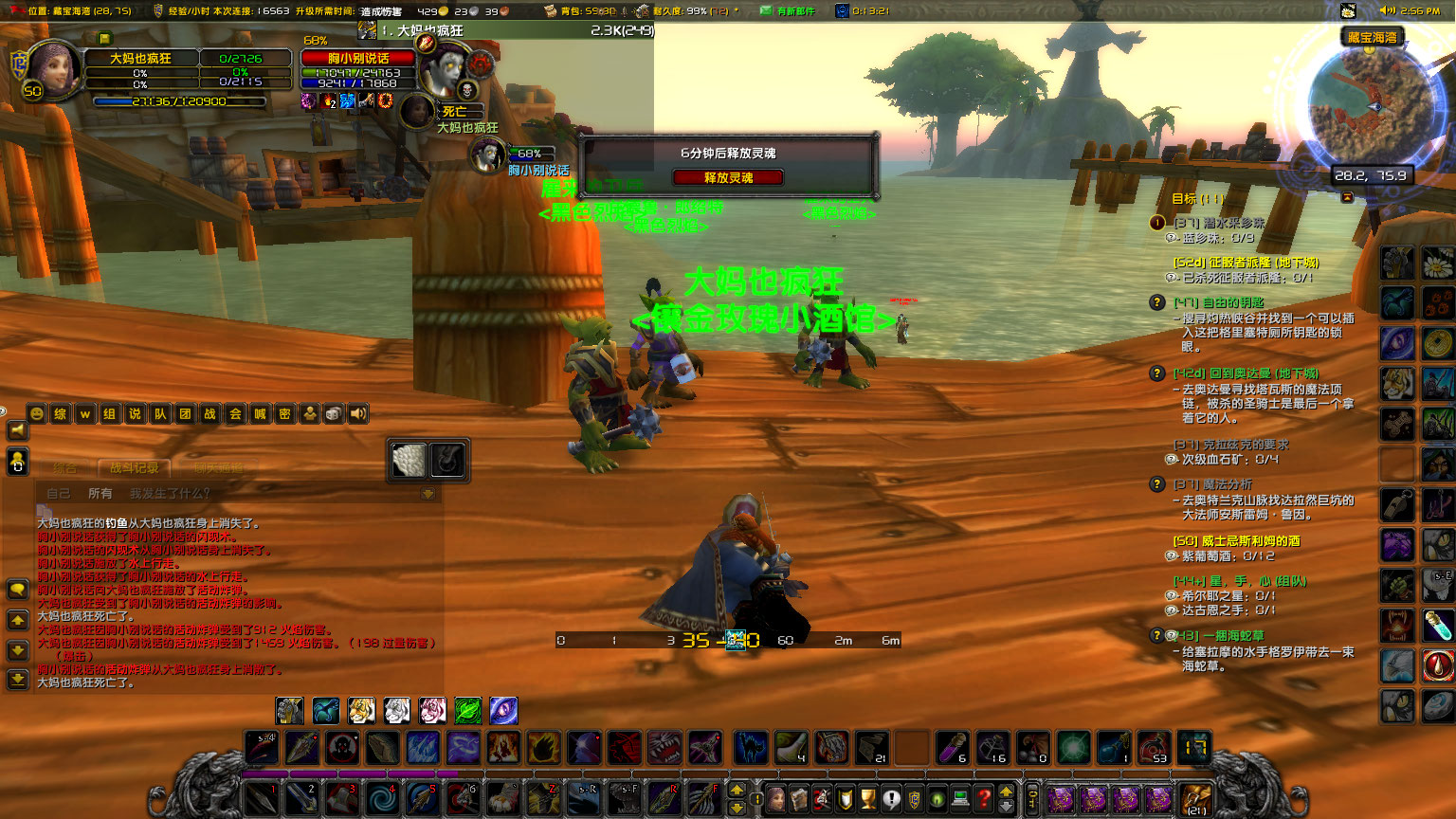Toggle the small speaker icon left of the chat frame
The height and width of the screenshot is (819, 1456).
pyautogui.click(x=18, y=428)
